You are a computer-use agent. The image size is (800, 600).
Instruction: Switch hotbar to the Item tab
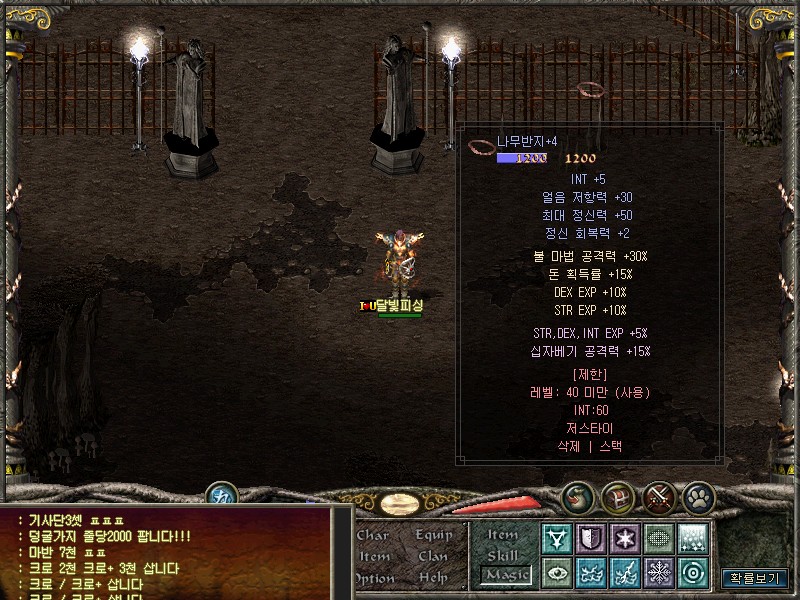click(x=503, y=536)
